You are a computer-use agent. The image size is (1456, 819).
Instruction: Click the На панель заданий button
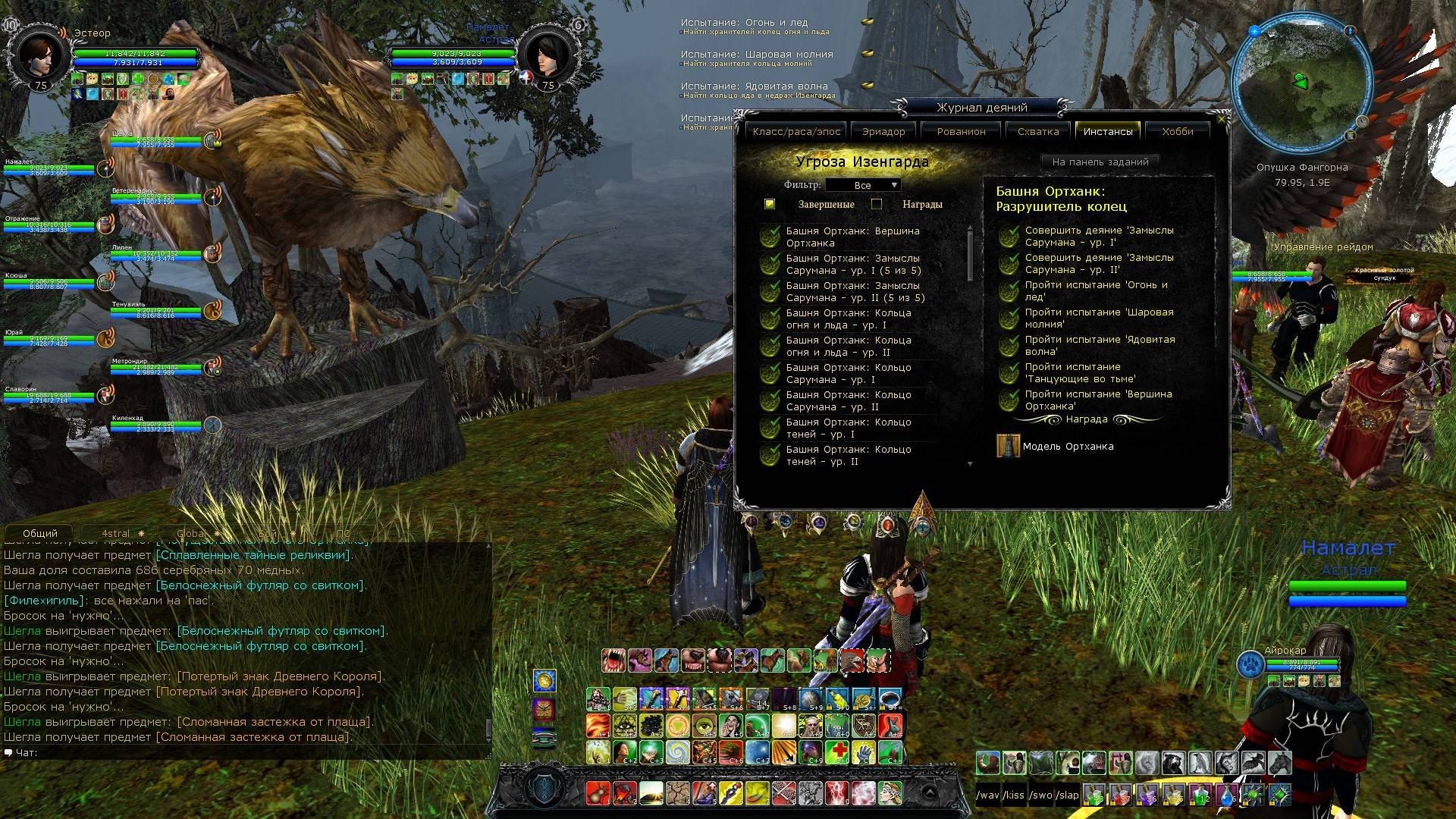[1100, 162]
